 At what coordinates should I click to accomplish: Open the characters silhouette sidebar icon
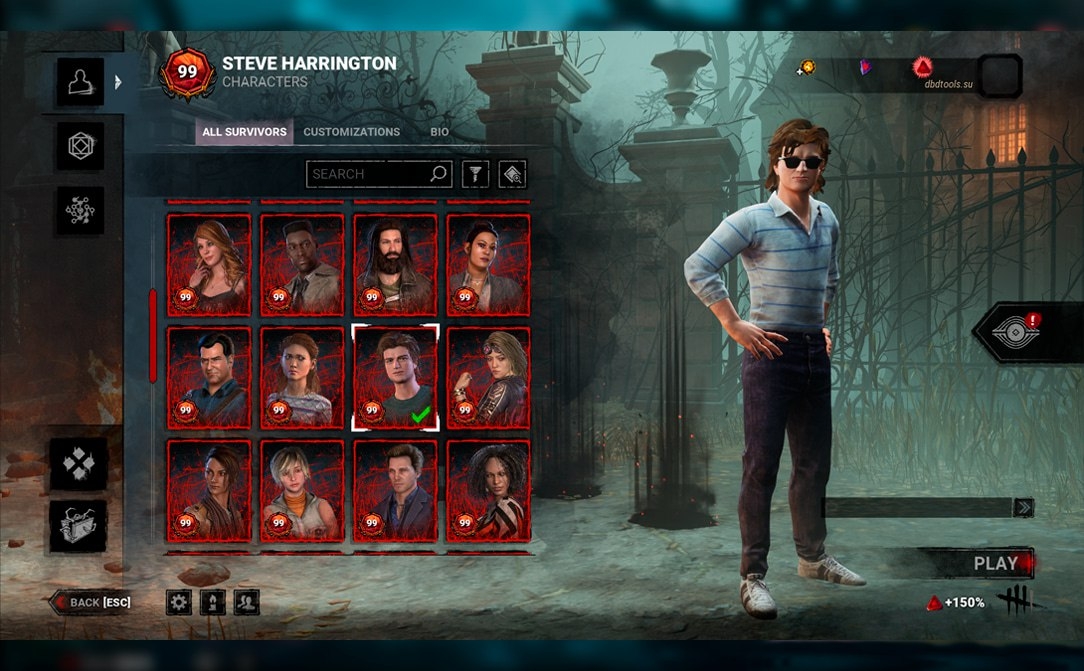(80, 82)
